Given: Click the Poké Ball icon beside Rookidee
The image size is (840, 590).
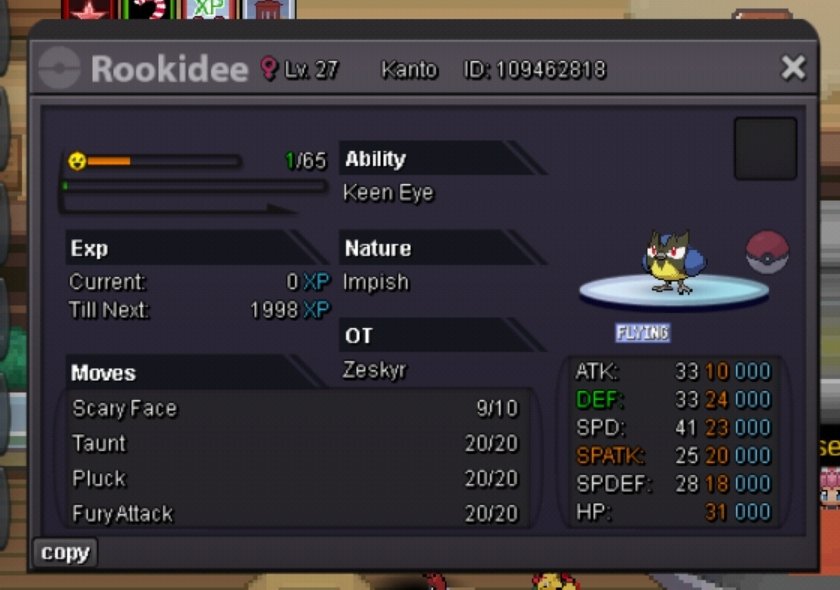Looking at the screenshot, I should coord(767,252).
